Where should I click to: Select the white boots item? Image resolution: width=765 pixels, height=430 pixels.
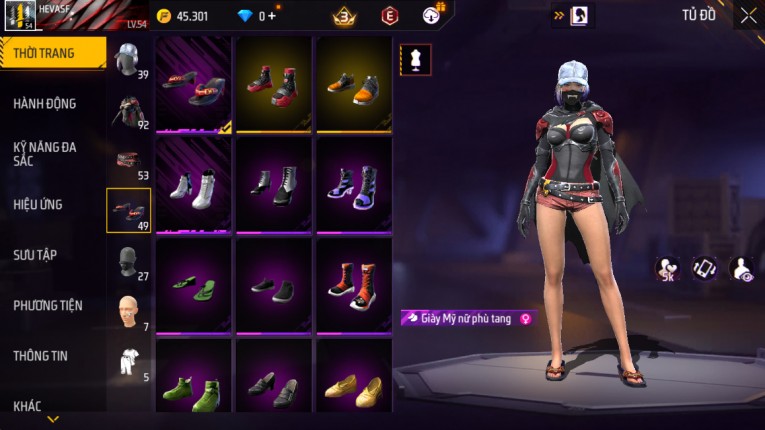click(193, 185)
